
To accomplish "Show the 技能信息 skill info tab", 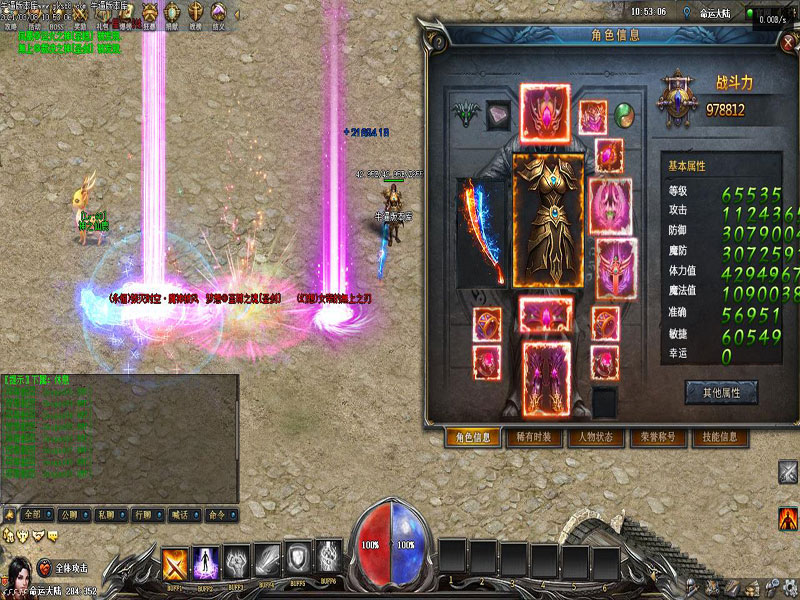I will coord(719,438).
